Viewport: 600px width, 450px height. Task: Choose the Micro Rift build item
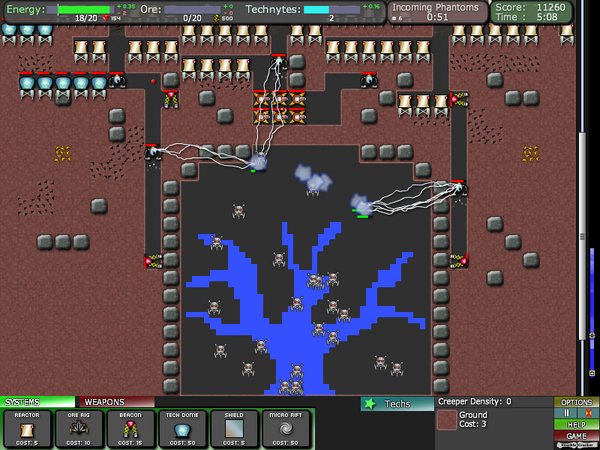[x=286, y=427]
